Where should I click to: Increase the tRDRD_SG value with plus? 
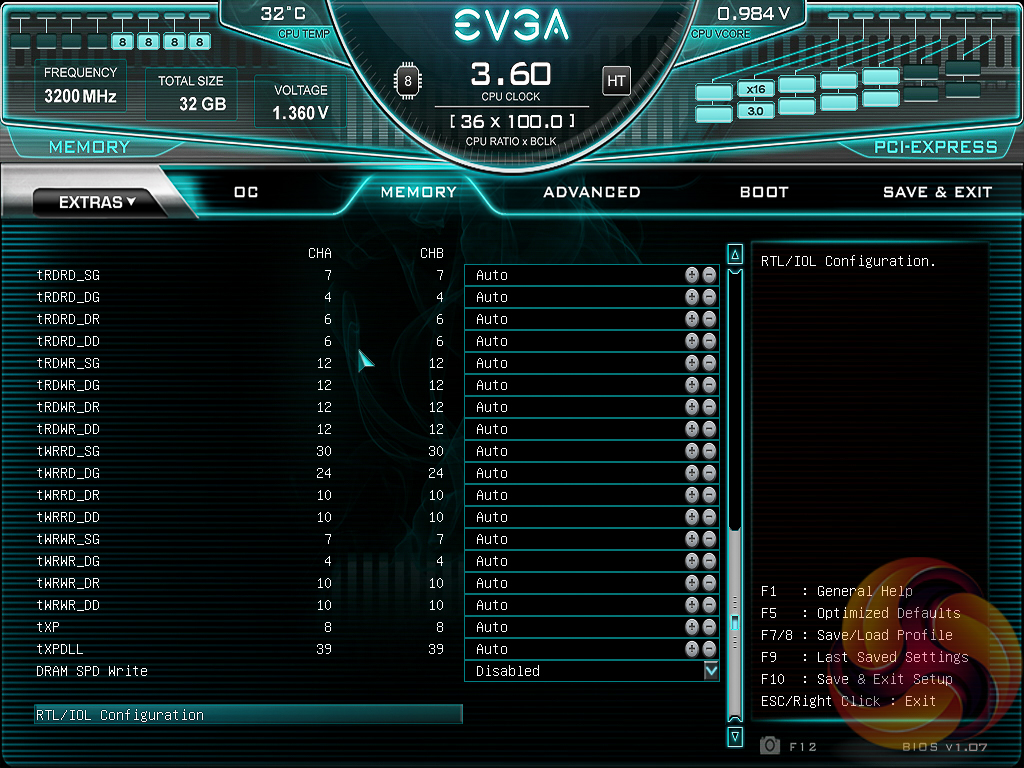pyautogui.click(x=692, y=275)
